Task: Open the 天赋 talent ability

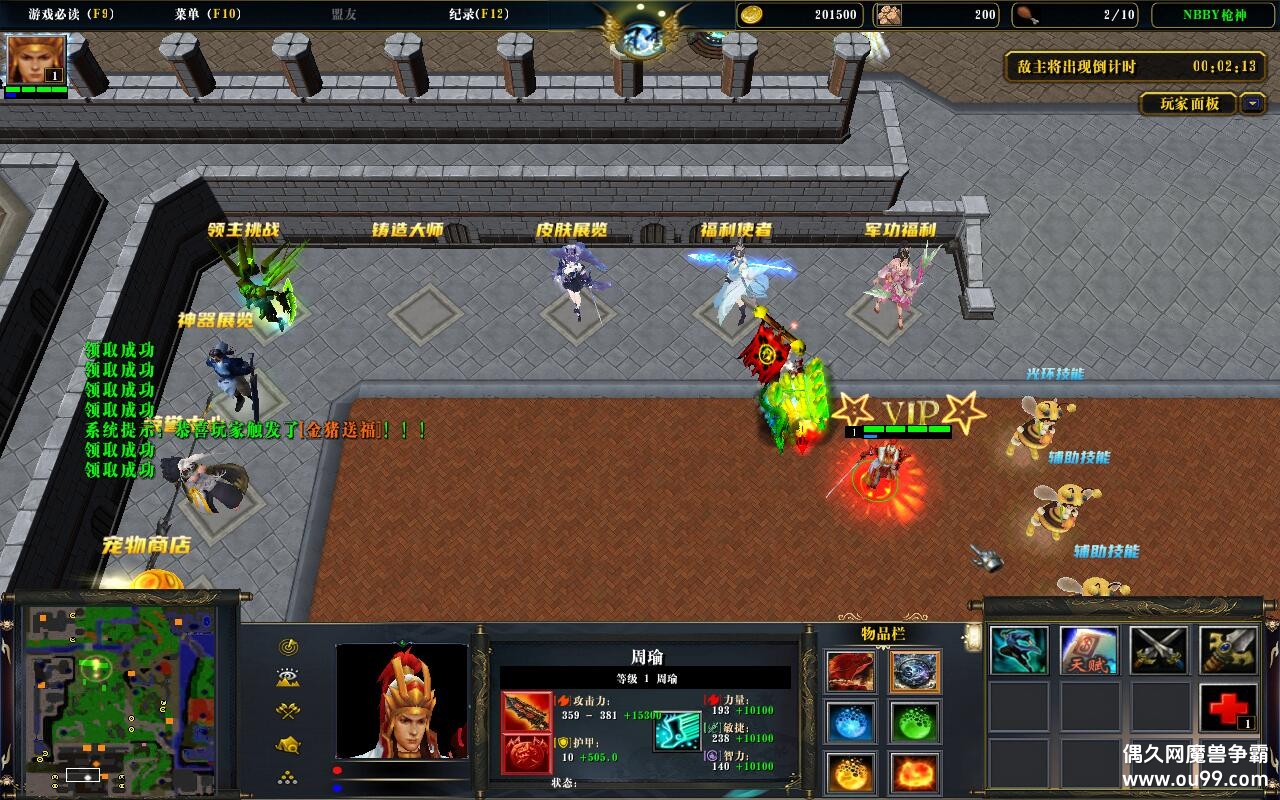Action: pyautogui.click(x=1089, y=651)
